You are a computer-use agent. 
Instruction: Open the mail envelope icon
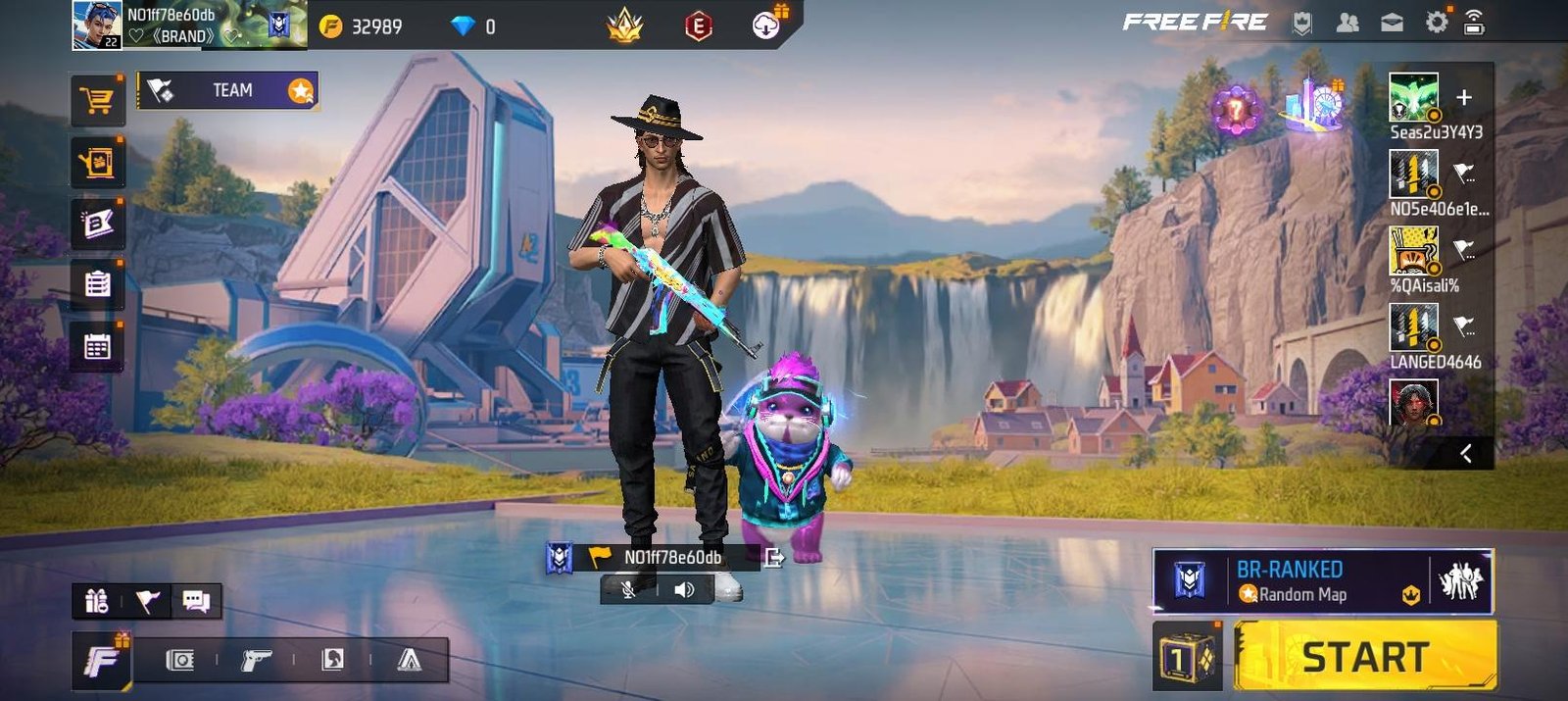tap(1392, 23)
